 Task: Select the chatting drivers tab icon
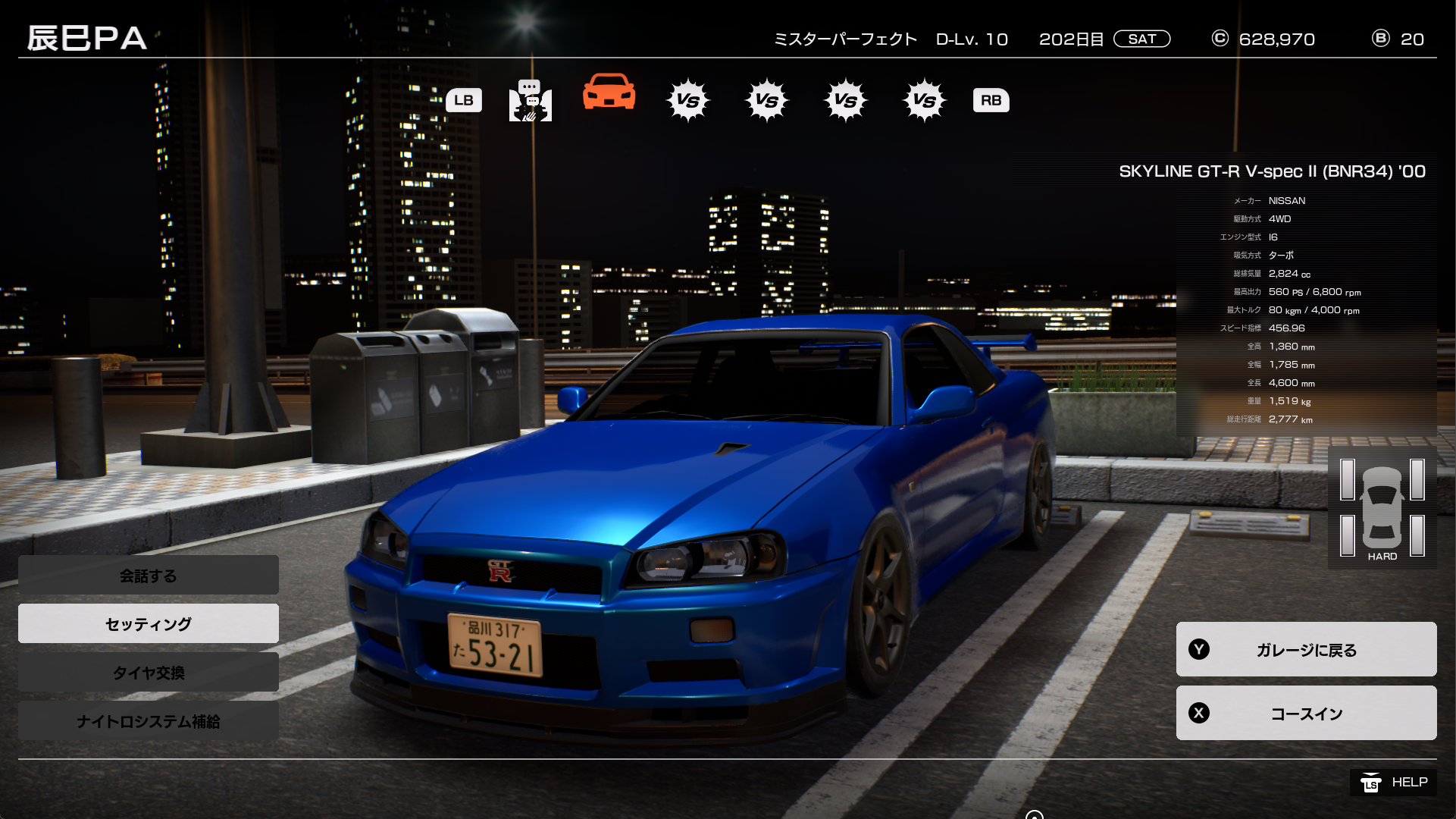click(x=530, y=100)
